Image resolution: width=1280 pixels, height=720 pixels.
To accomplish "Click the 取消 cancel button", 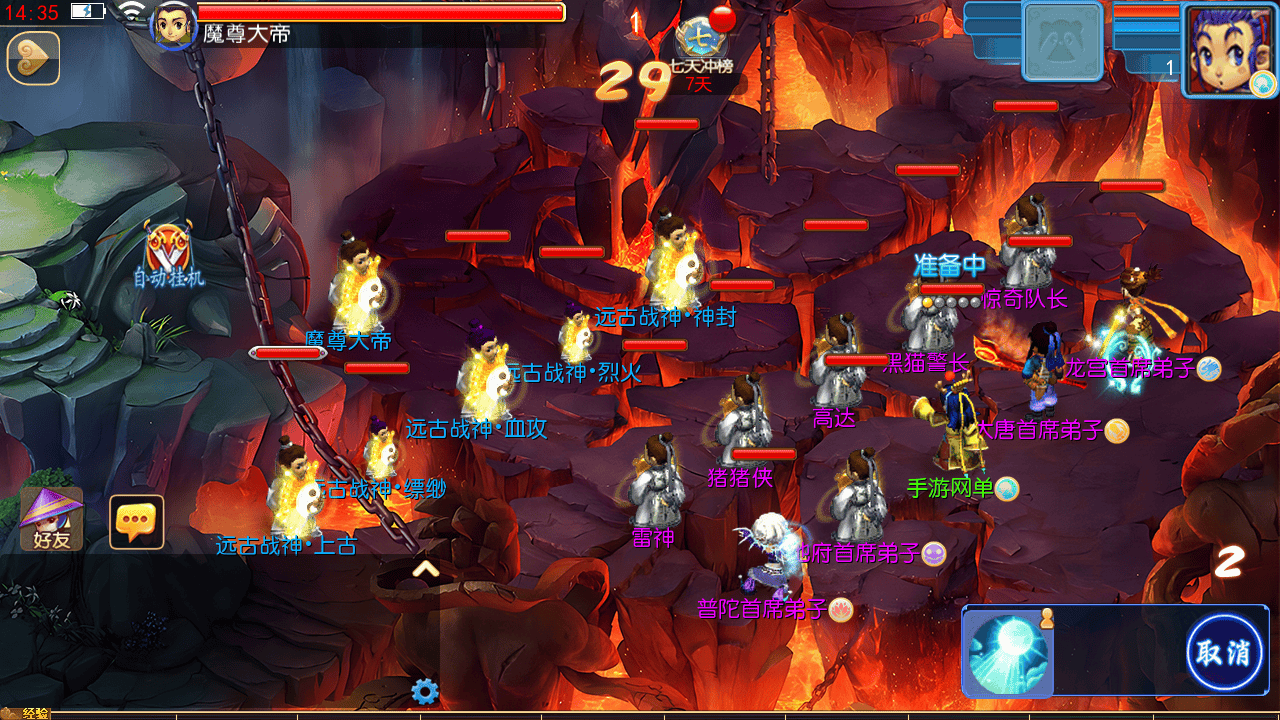I will pos(1223,653).
